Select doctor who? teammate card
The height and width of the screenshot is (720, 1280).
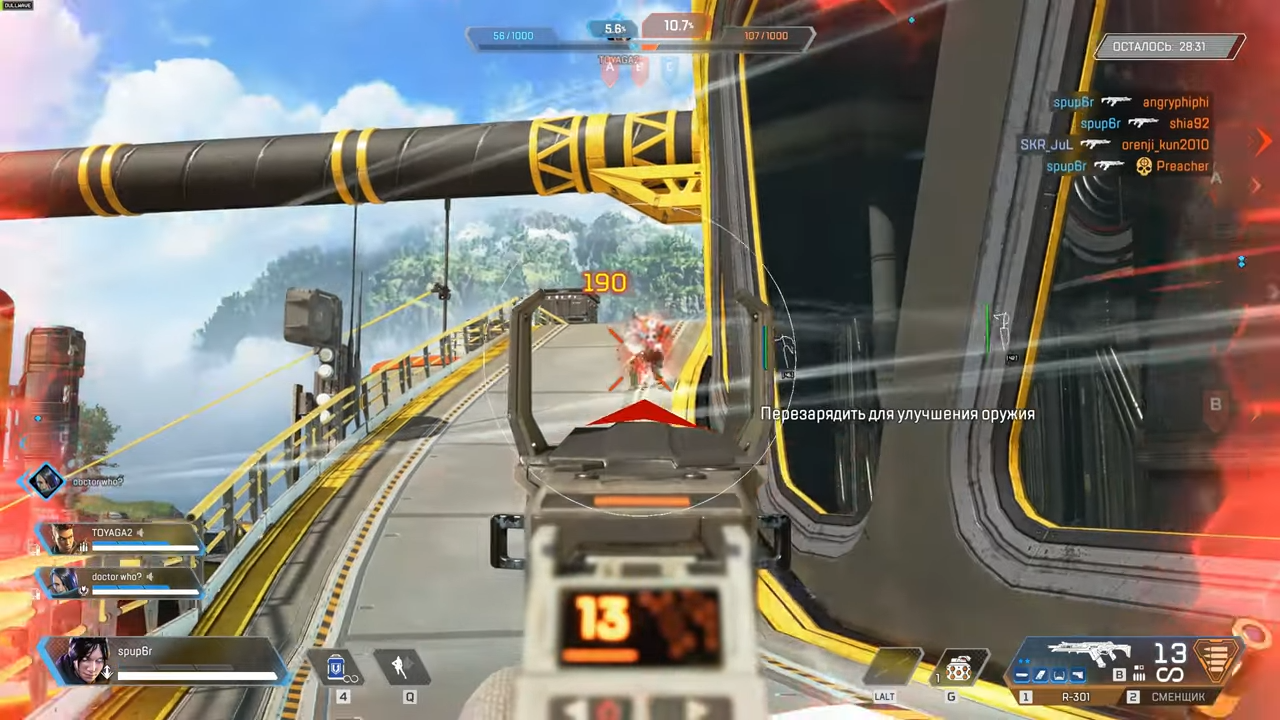point(122,582)
